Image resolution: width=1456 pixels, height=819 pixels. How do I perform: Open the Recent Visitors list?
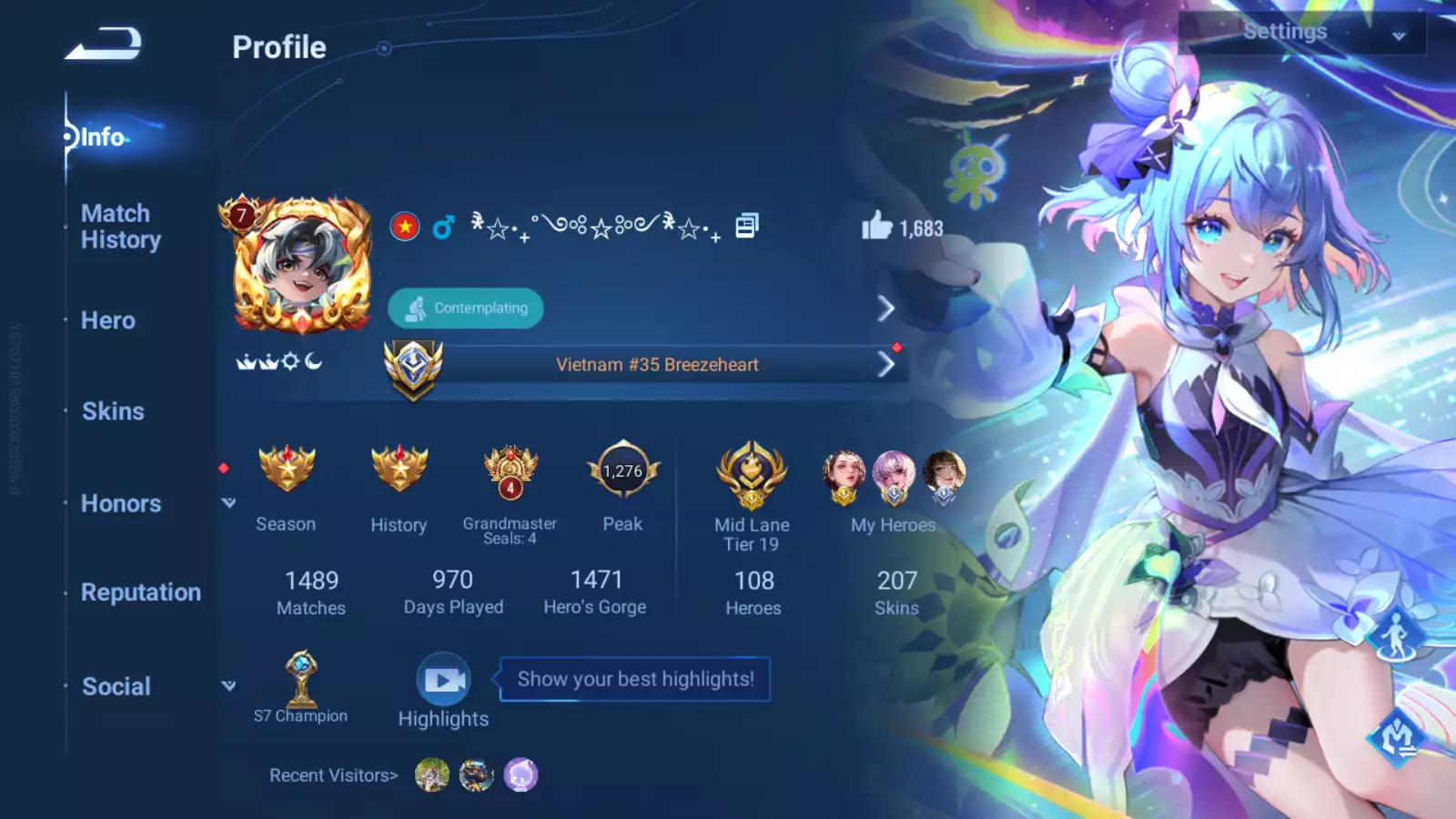pyautogui.click(x=334, y=775)
